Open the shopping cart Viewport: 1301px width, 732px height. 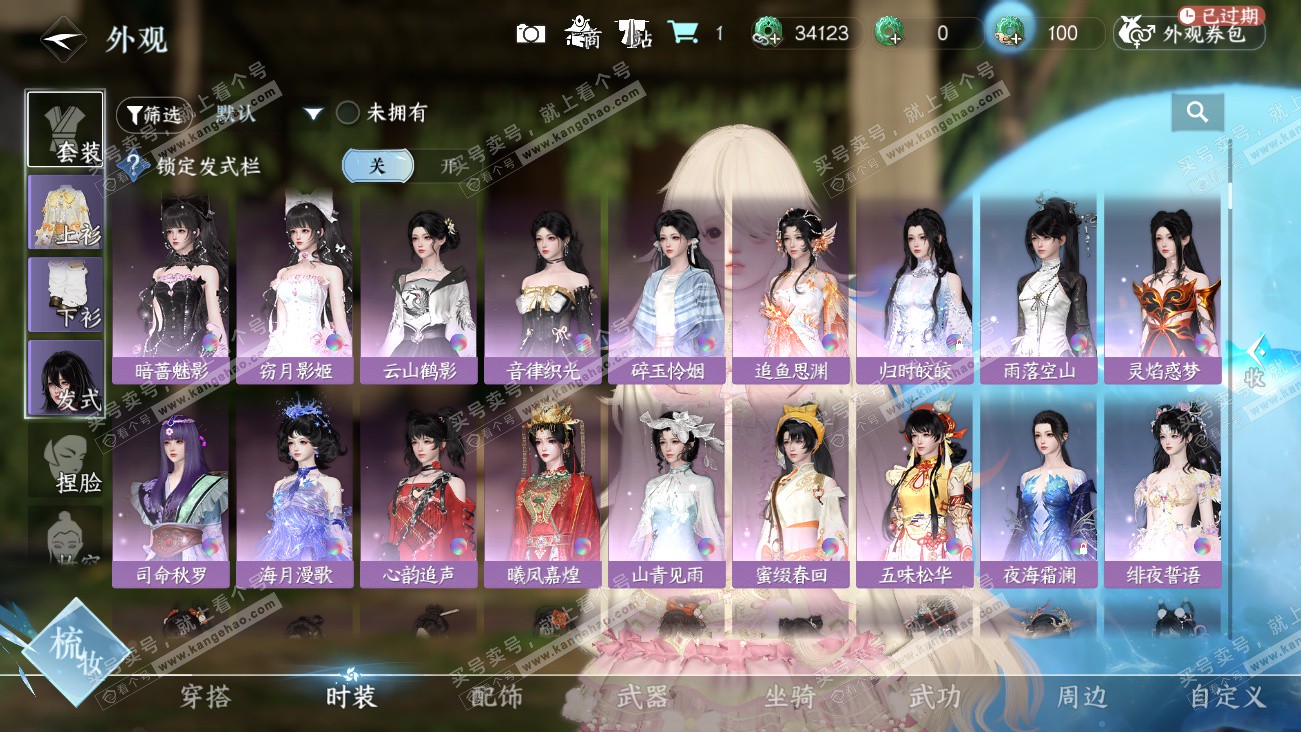pyautogui.click(x=683, y=33)
